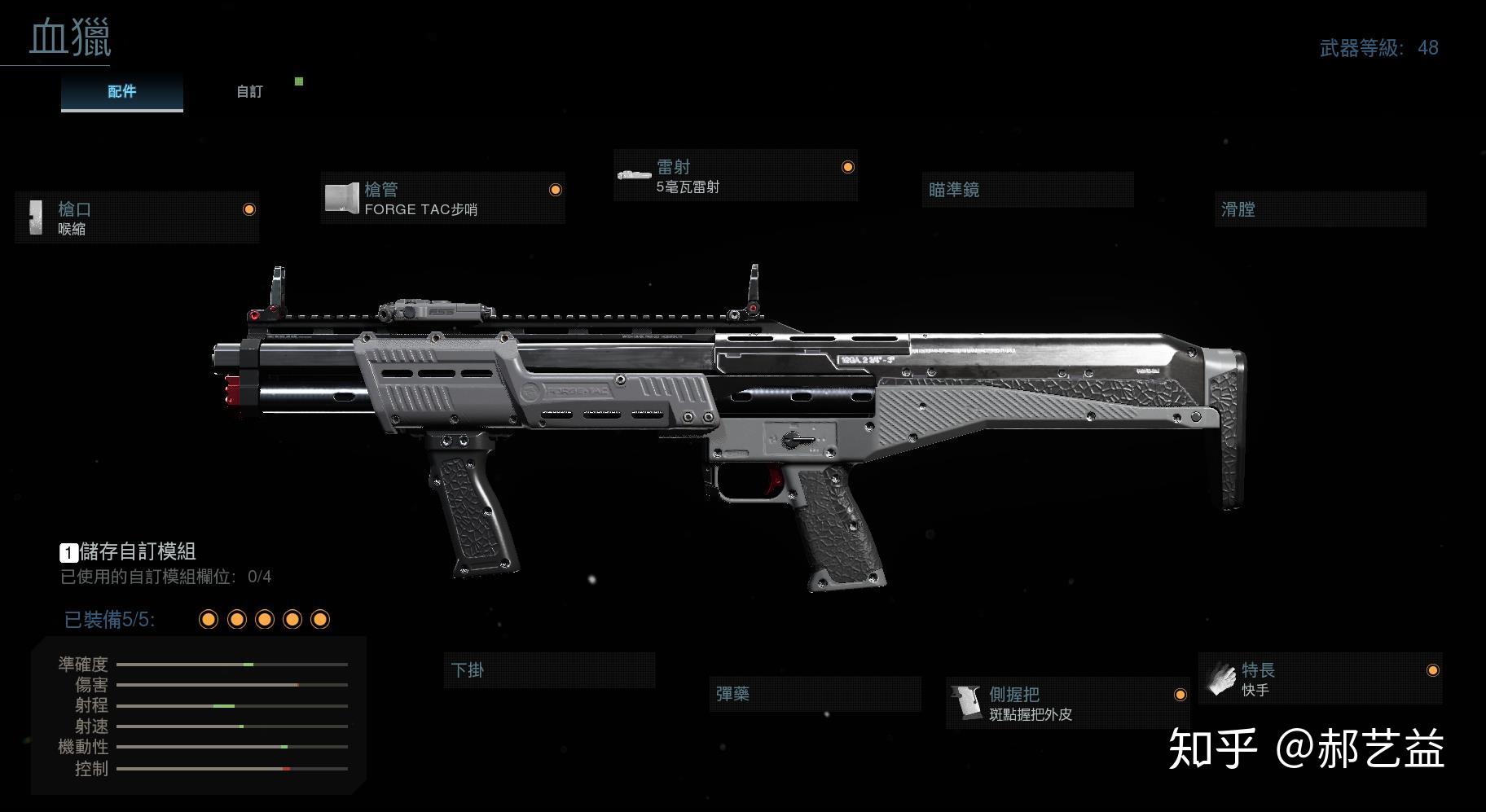Switch to the 自訂 customization tab
1486x812 pixels.
248,91
